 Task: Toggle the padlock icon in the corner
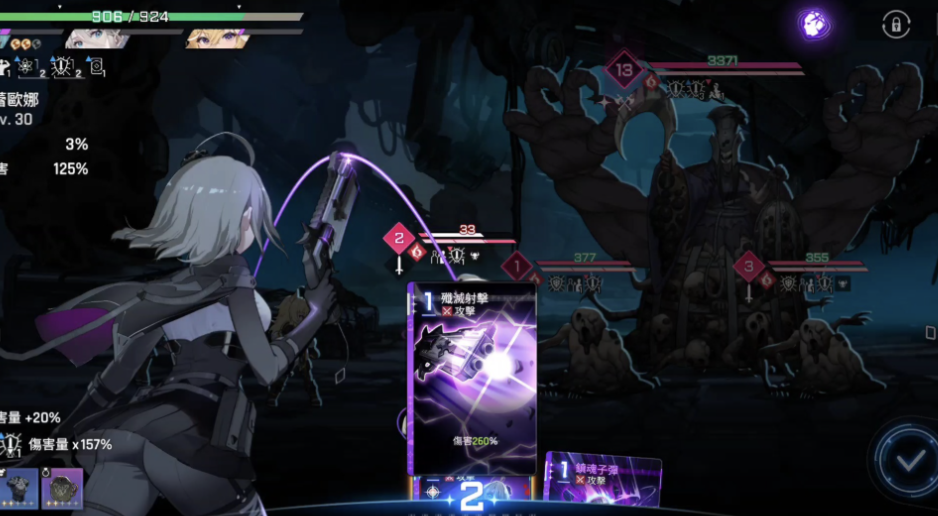pos(895,24)
